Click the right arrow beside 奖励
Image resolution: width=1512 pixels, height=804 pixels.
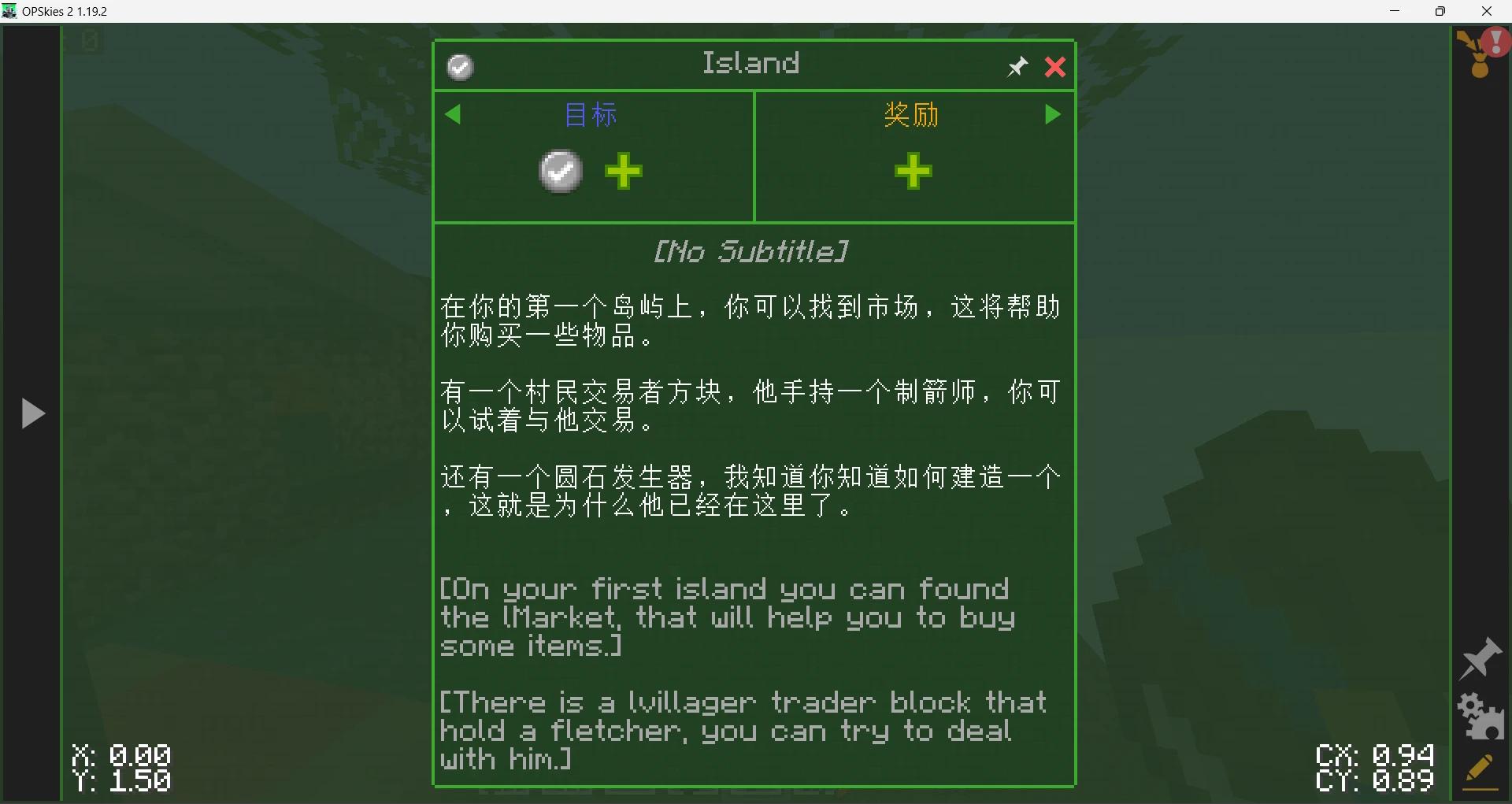(x=1053, y=114)
